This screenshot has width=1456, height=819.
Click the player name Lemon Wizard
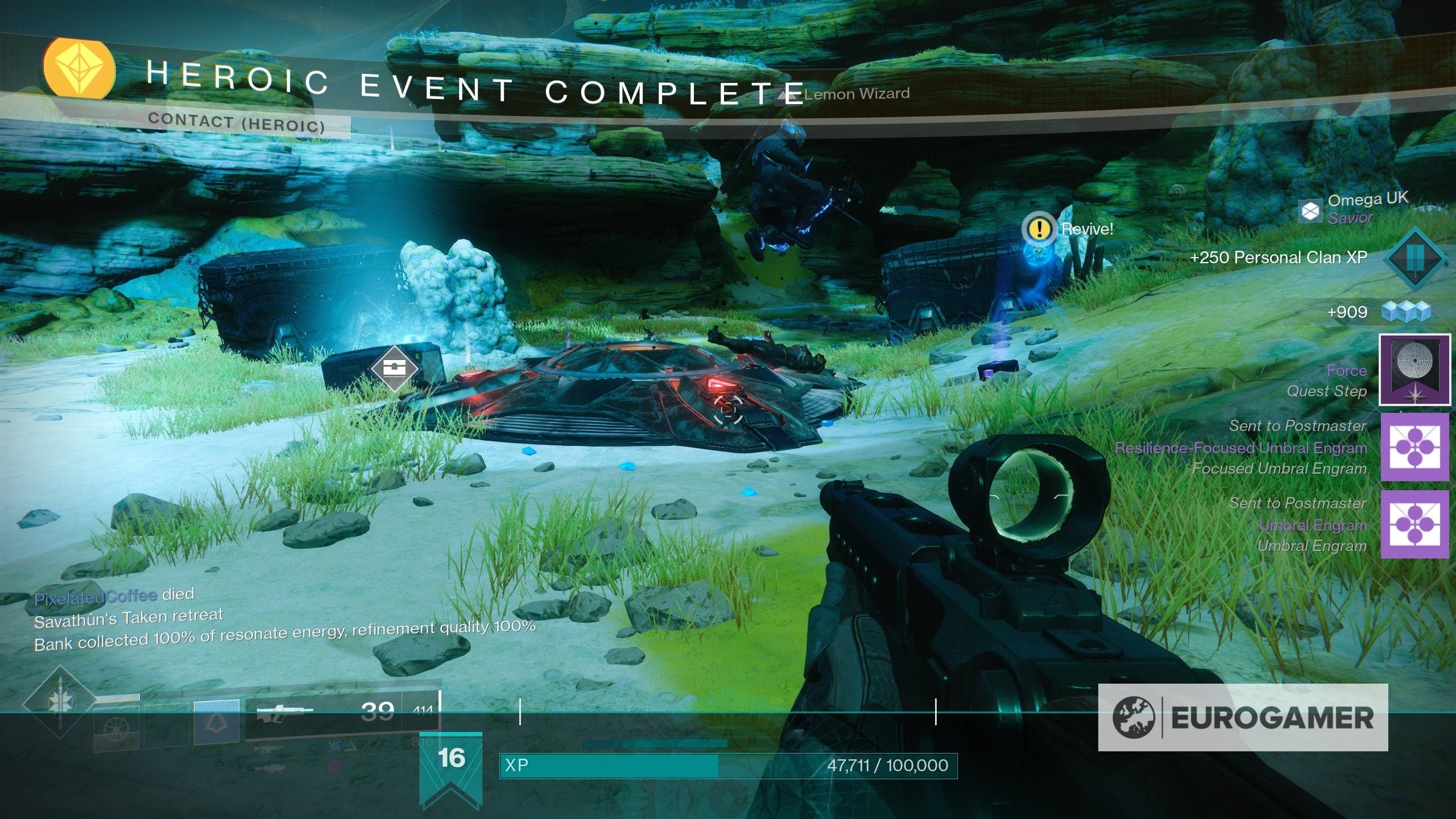point(855,95)
